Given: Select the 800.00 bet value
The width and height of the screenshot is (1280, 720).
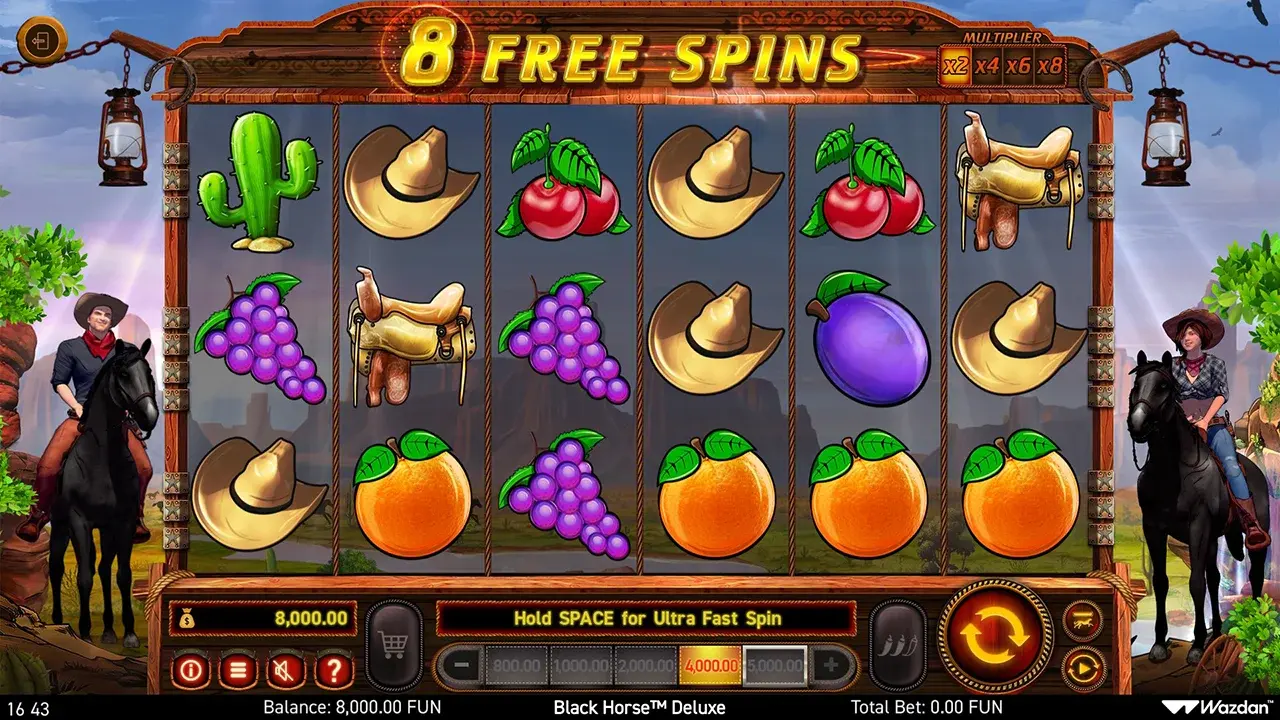Looking at the screenshot, I should [x=516, y=665].
